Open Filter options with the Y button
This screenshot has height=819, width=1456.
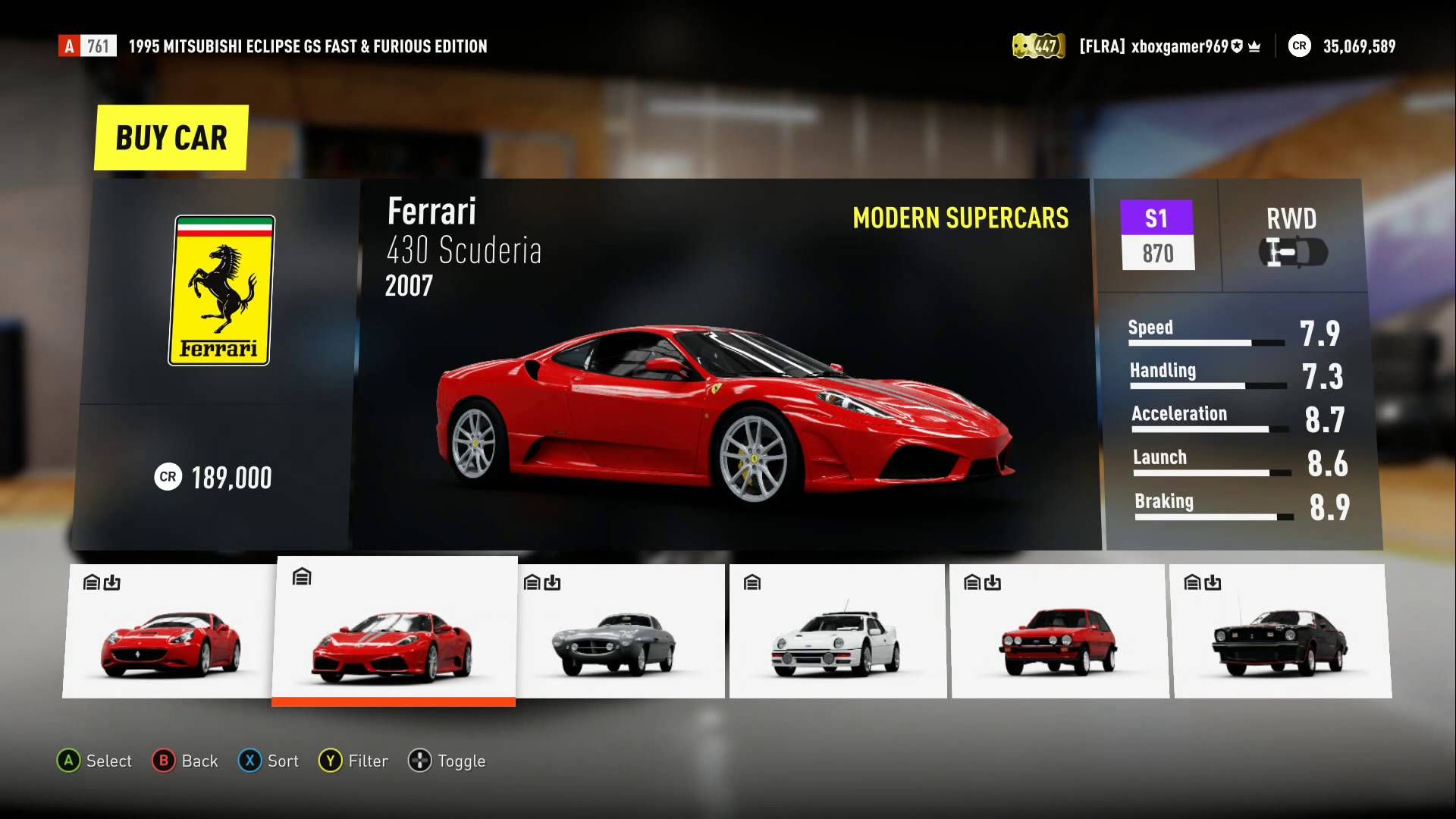353,761
